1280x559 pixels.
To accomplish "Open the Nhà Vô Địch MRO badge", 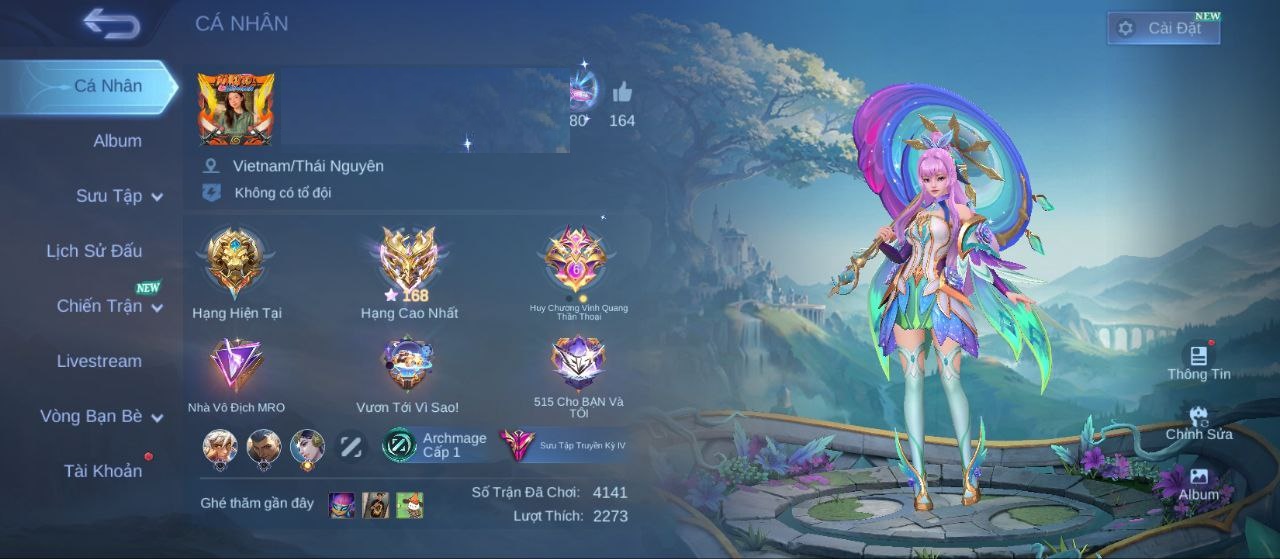I will point(236,365).
